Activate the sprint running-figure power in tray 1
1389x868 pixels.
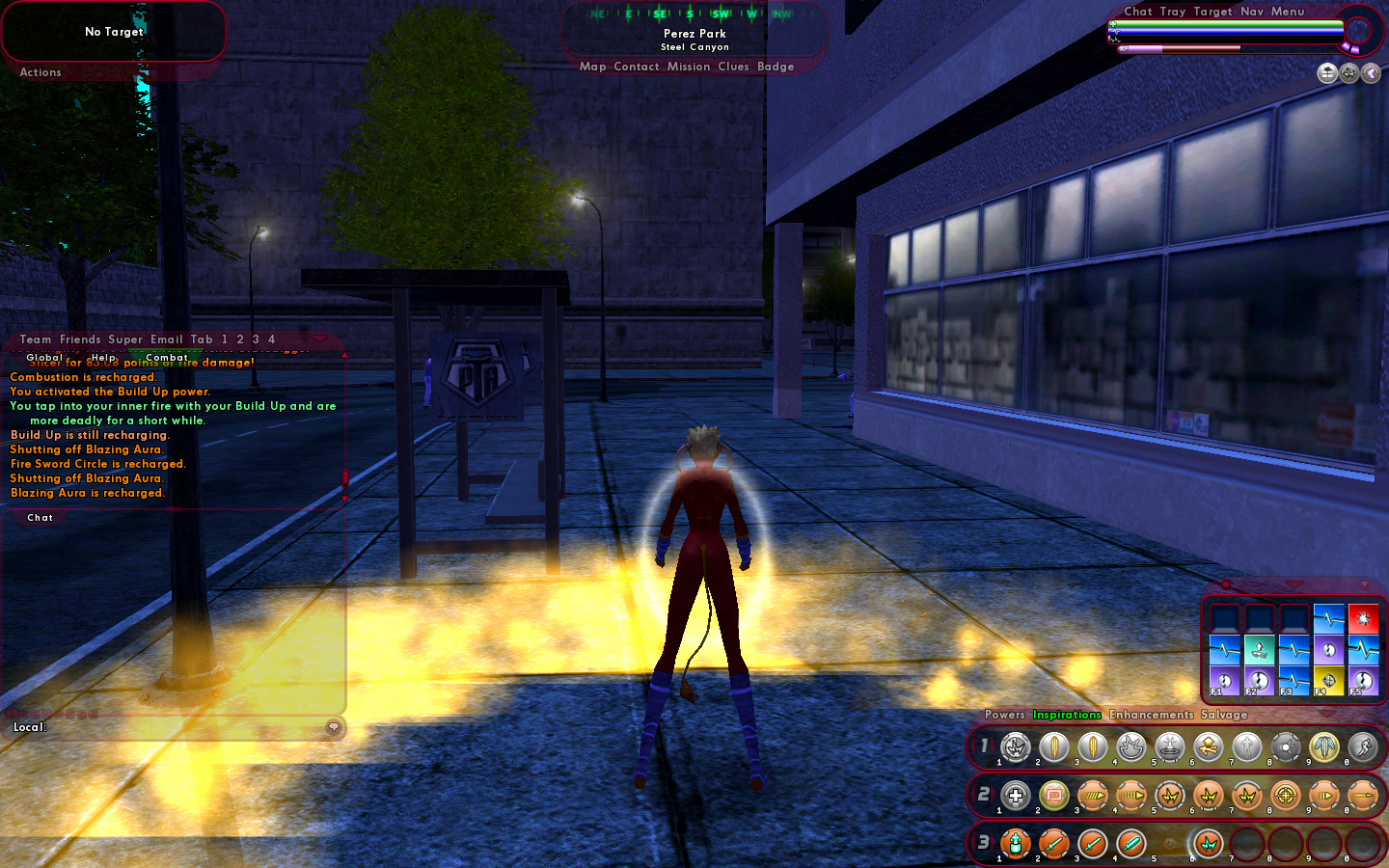pyautogui.click(x=1362, y=746)
